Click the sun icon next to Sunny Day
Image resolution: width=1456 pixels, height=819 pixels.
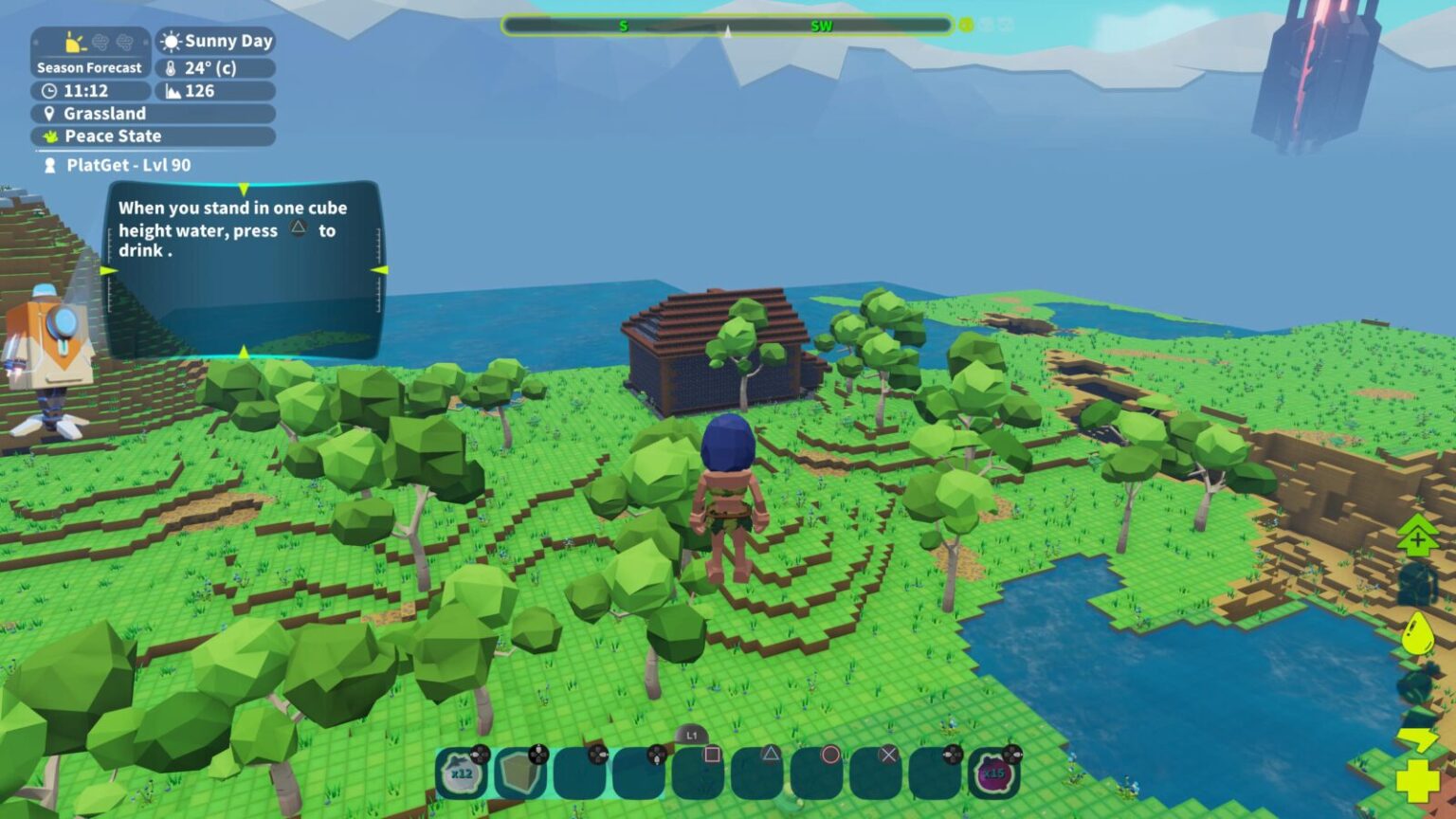coord(171,41)
